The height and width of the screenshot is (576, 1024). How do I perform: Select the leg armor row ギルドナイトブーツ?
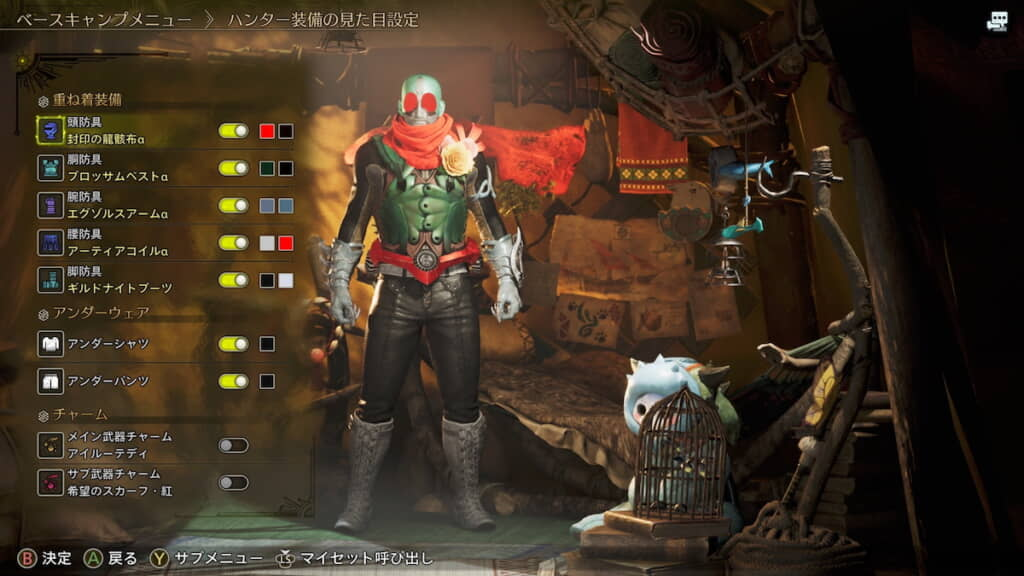click(x=120, y=280)
